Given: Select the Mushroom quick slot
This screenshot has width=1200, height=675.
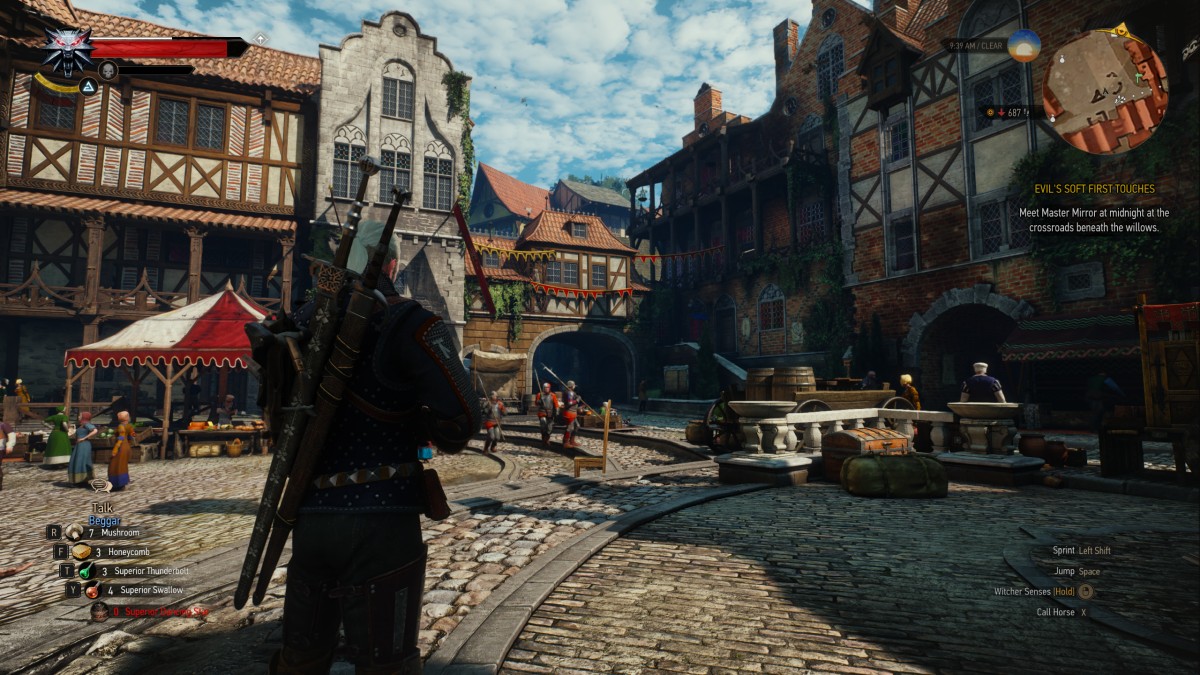Looking at the screenshot, I should (76, 532).
